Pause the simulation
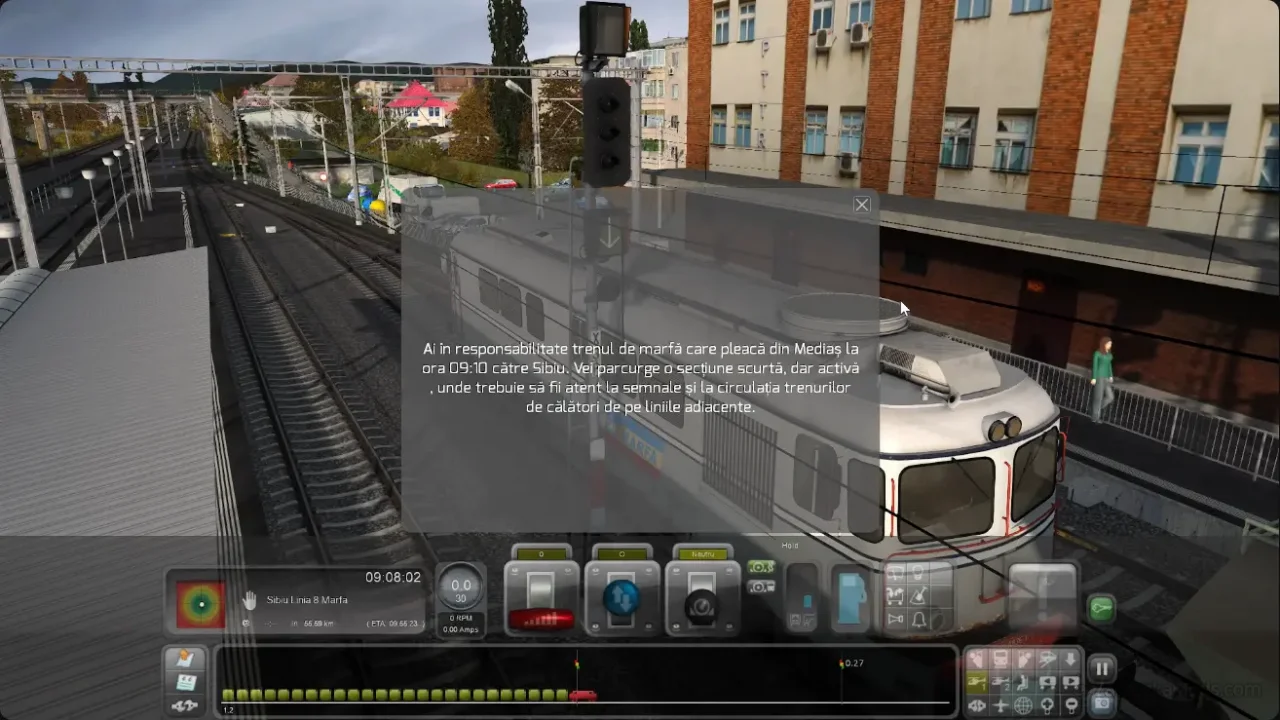The height and width of the screenshot is (720, 1280). pos(1102,668)
